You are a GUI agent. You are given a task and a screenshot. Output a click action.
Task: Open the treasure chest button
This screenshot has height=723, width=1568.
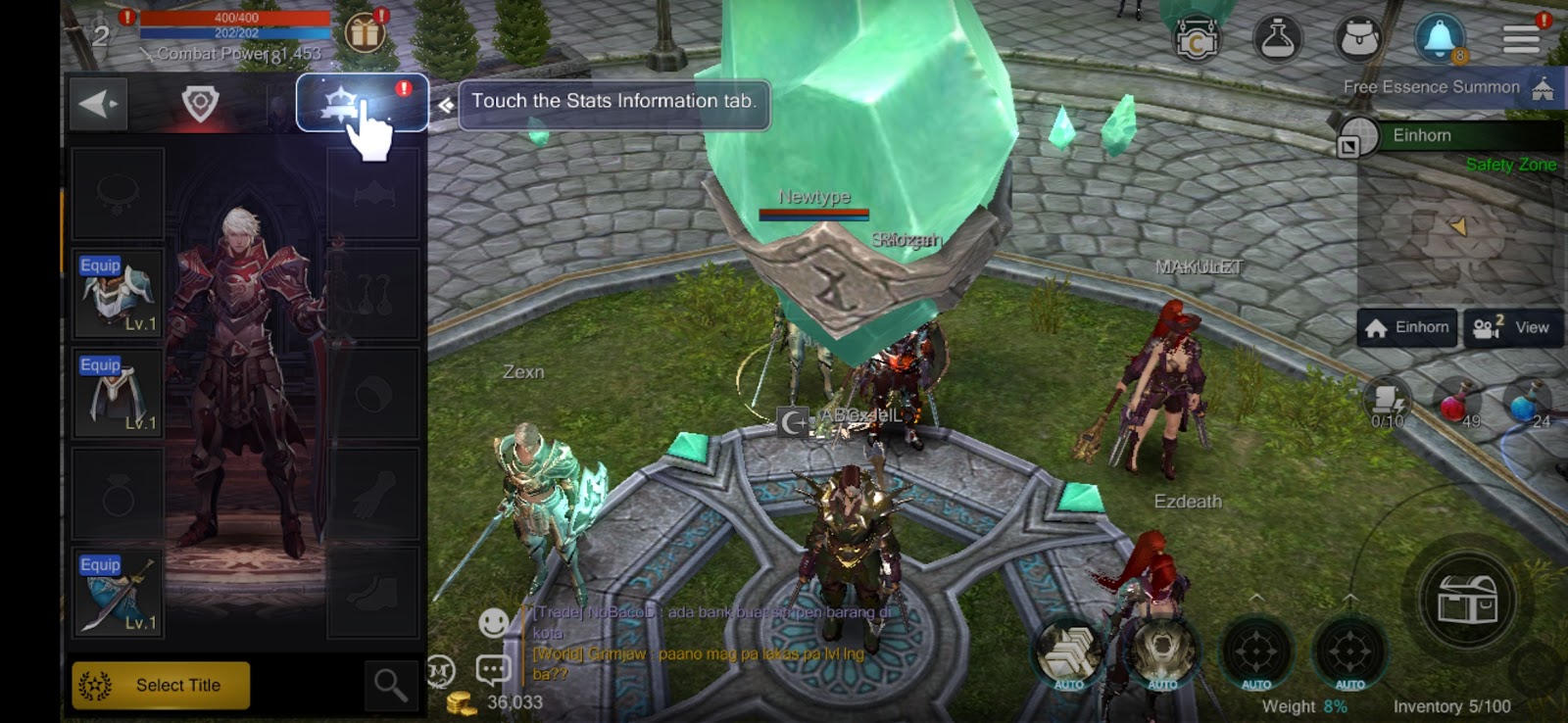click(1466, 600)
